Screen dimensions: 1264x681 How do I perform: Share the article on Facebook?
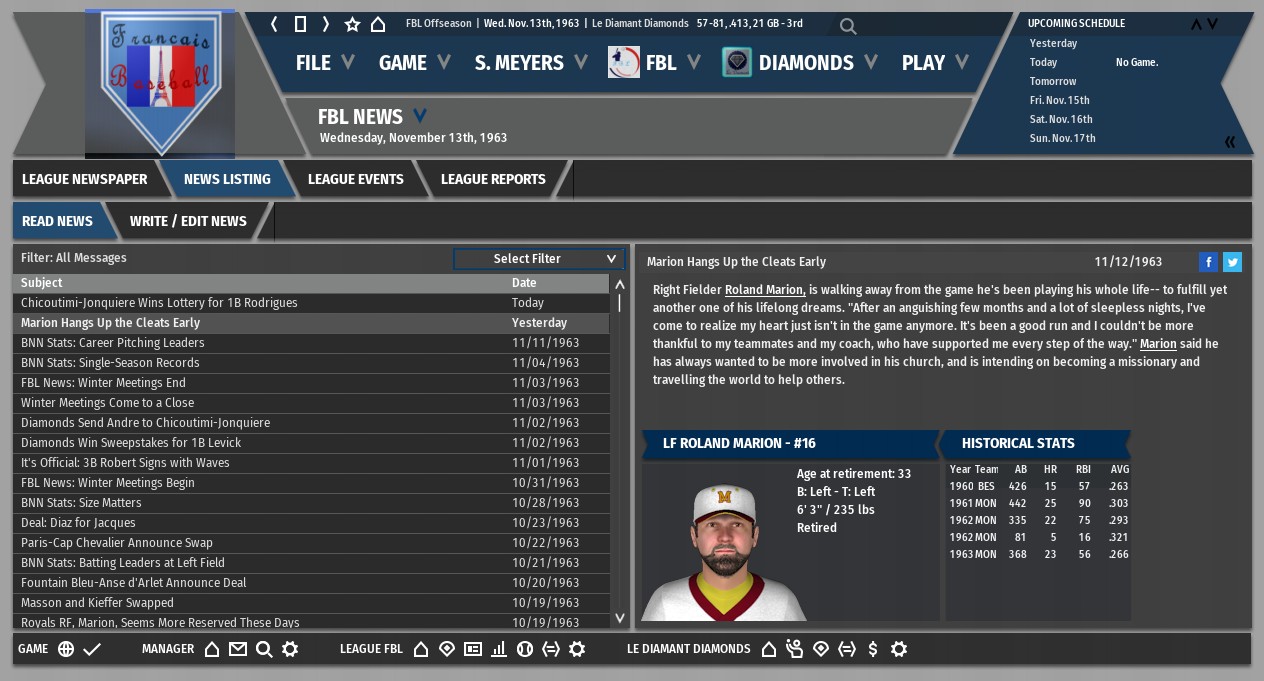coord(1208,262)
